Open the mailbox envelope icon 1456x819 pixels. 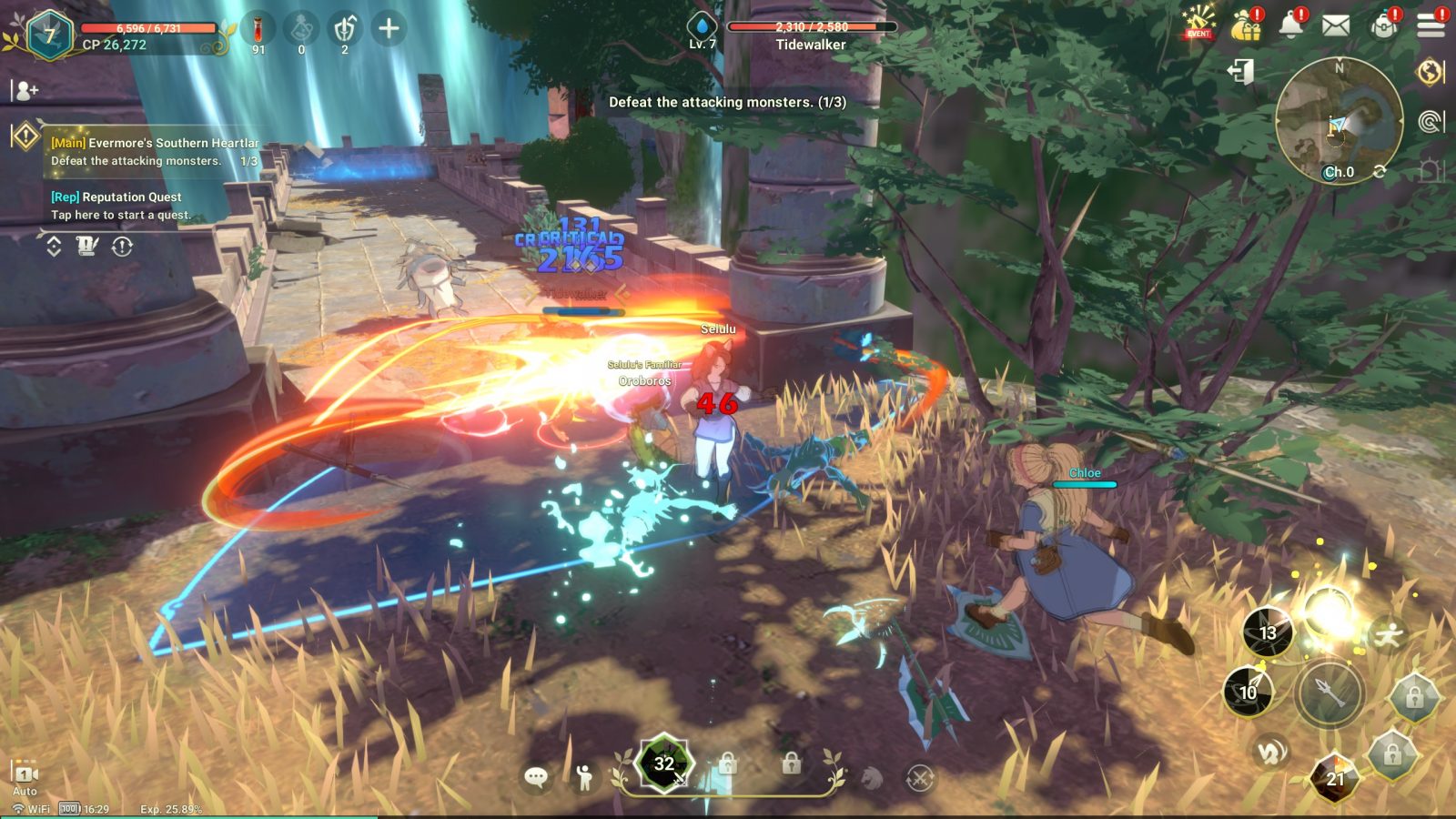tap(1335, 25)
